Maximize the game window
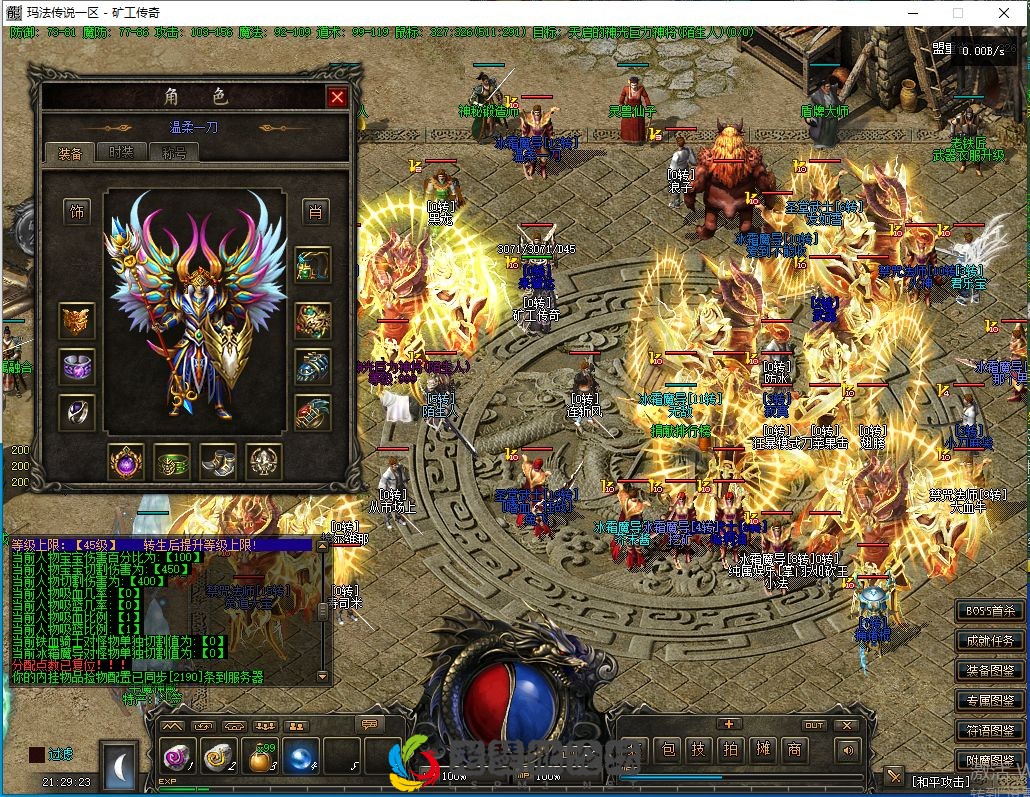 (957, 13)
